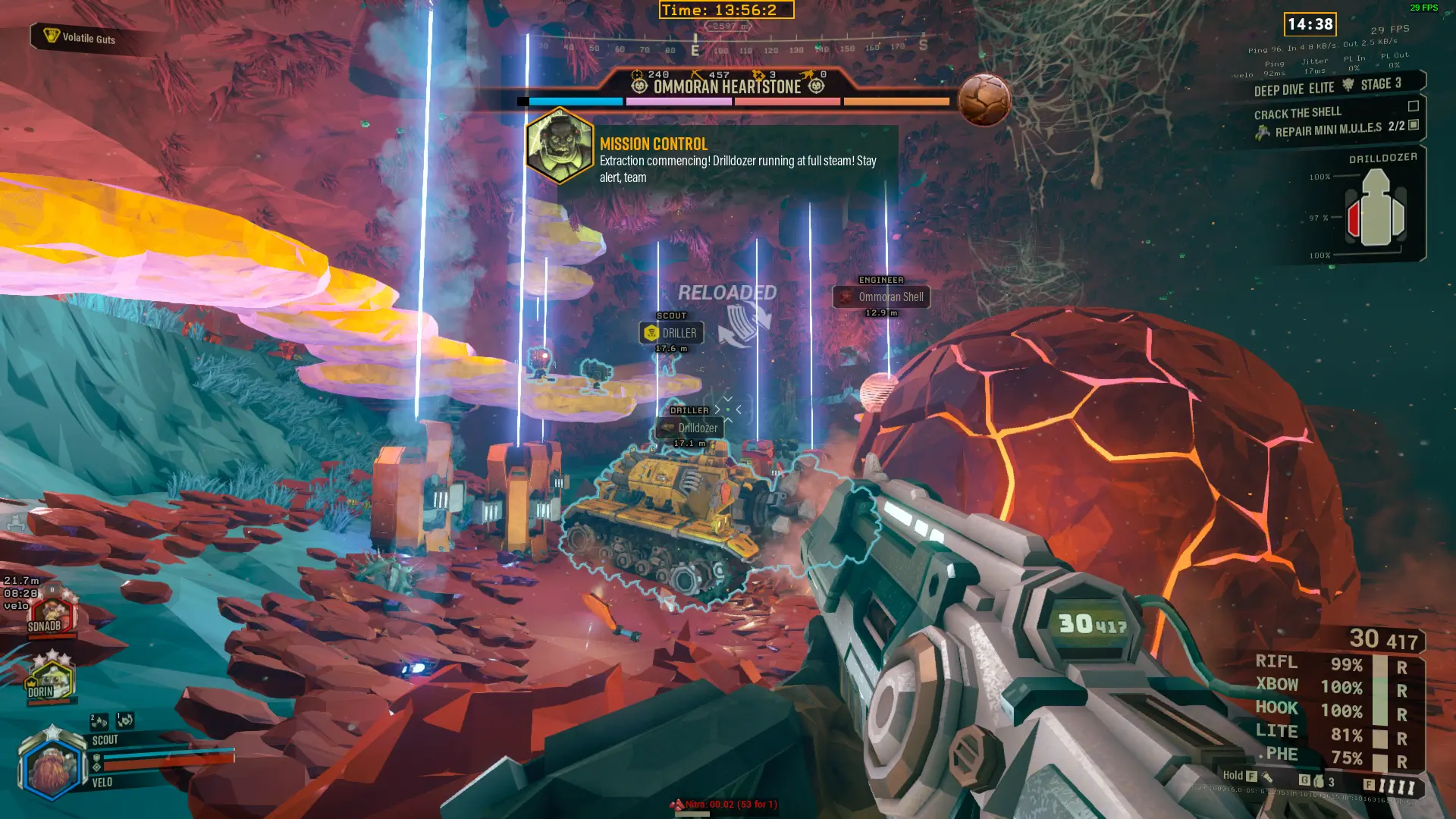The image size is (1456, 819).
Task: Open the Drilldozer status panel
Action: point(1374,207)
